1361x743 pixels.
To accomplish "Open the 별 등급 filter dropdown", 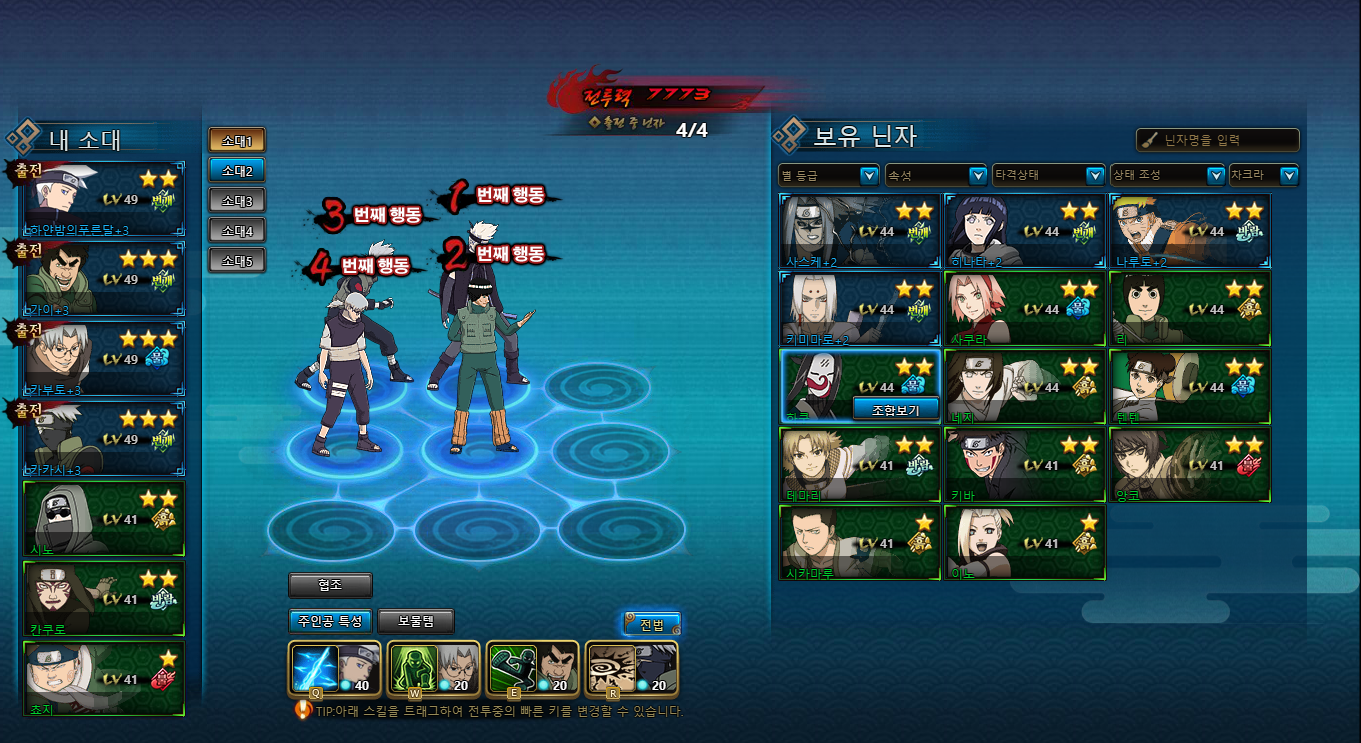I will click(829, 175).
